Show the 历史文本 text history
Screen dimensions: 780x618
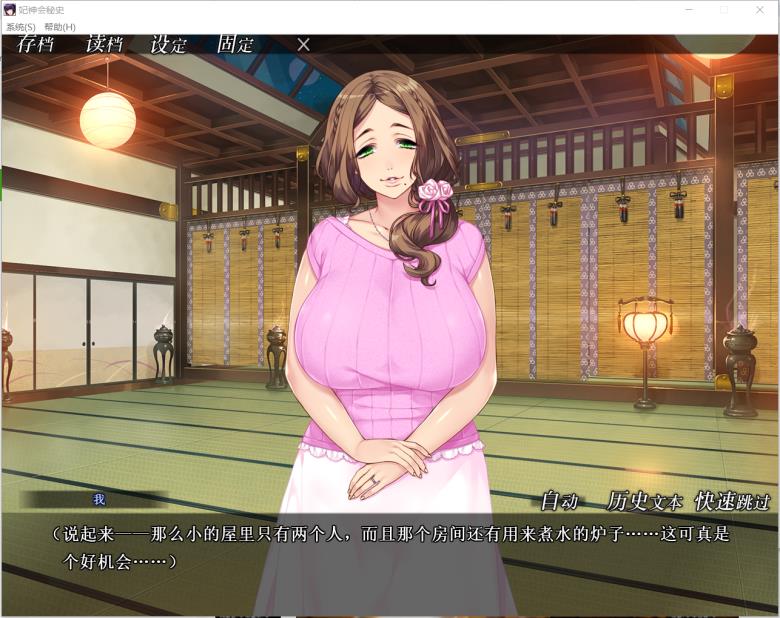click(x=644, y=501)
